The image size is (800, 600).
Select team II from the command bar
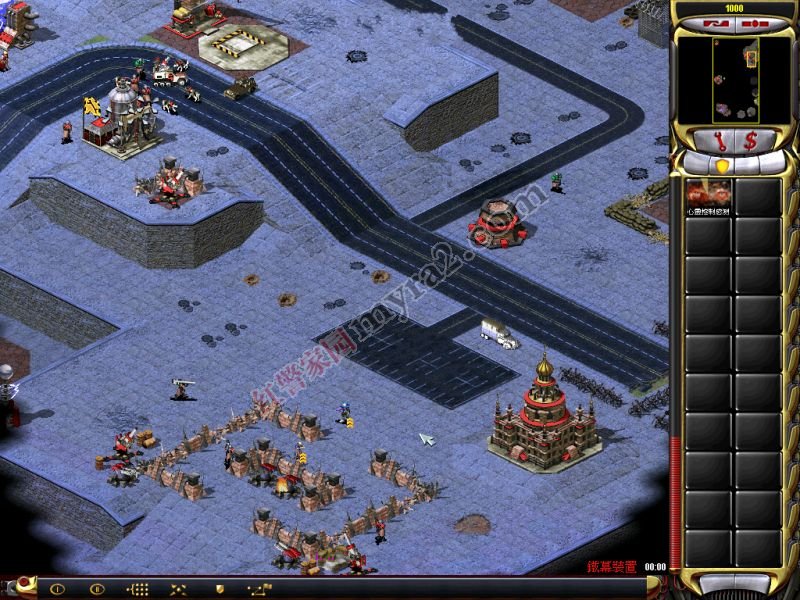coord(97,589)
